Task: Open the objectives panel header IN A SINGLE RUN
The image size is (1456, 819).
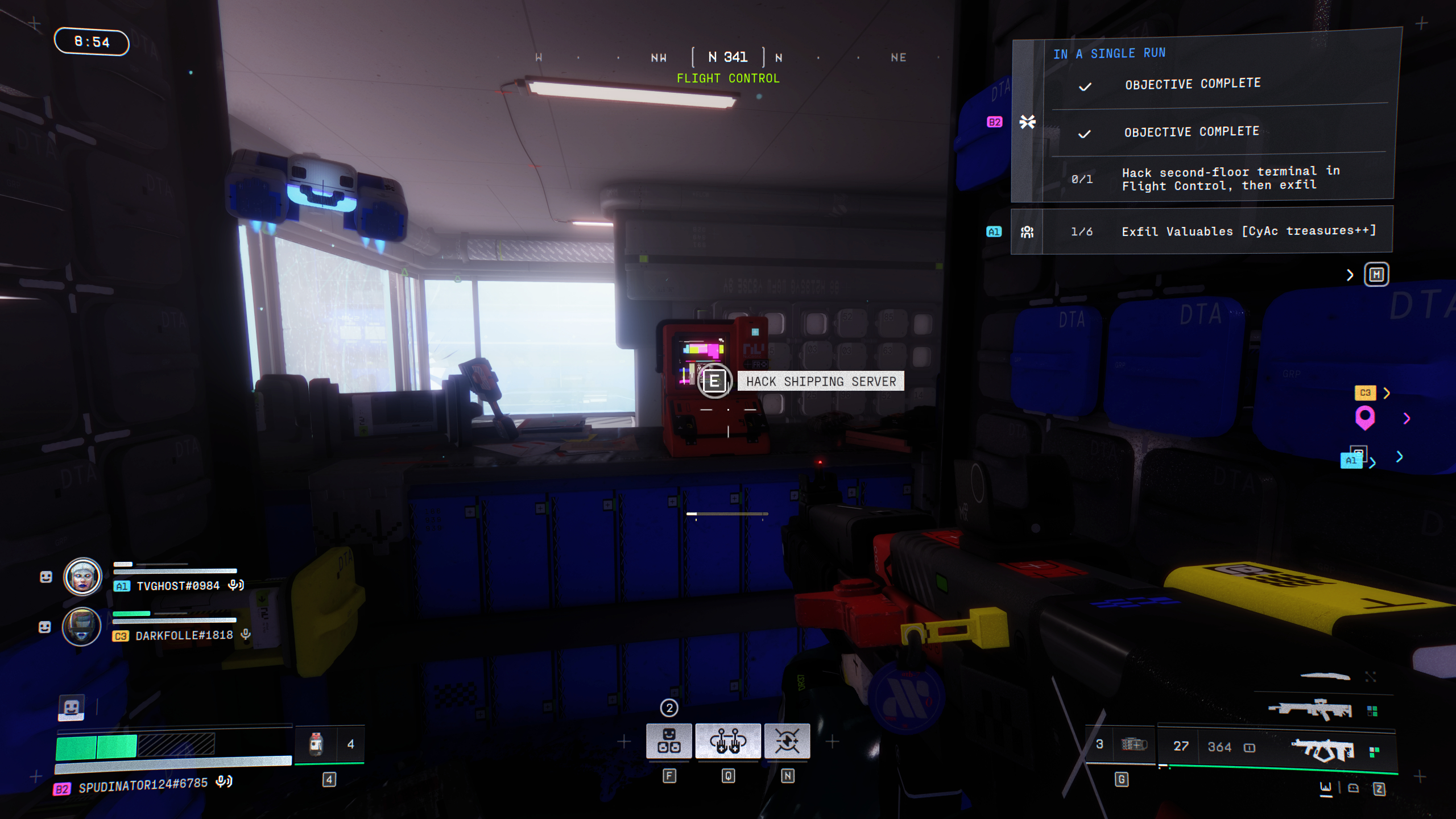Action: coord(1109,53)
